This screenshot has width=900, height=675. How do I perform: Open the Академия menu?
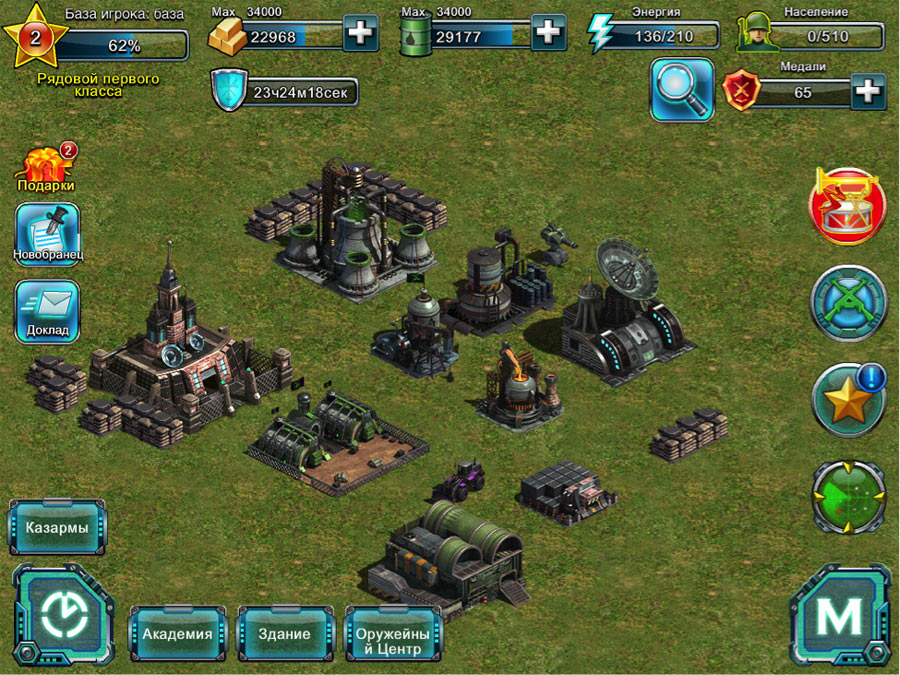click(177, 634)
